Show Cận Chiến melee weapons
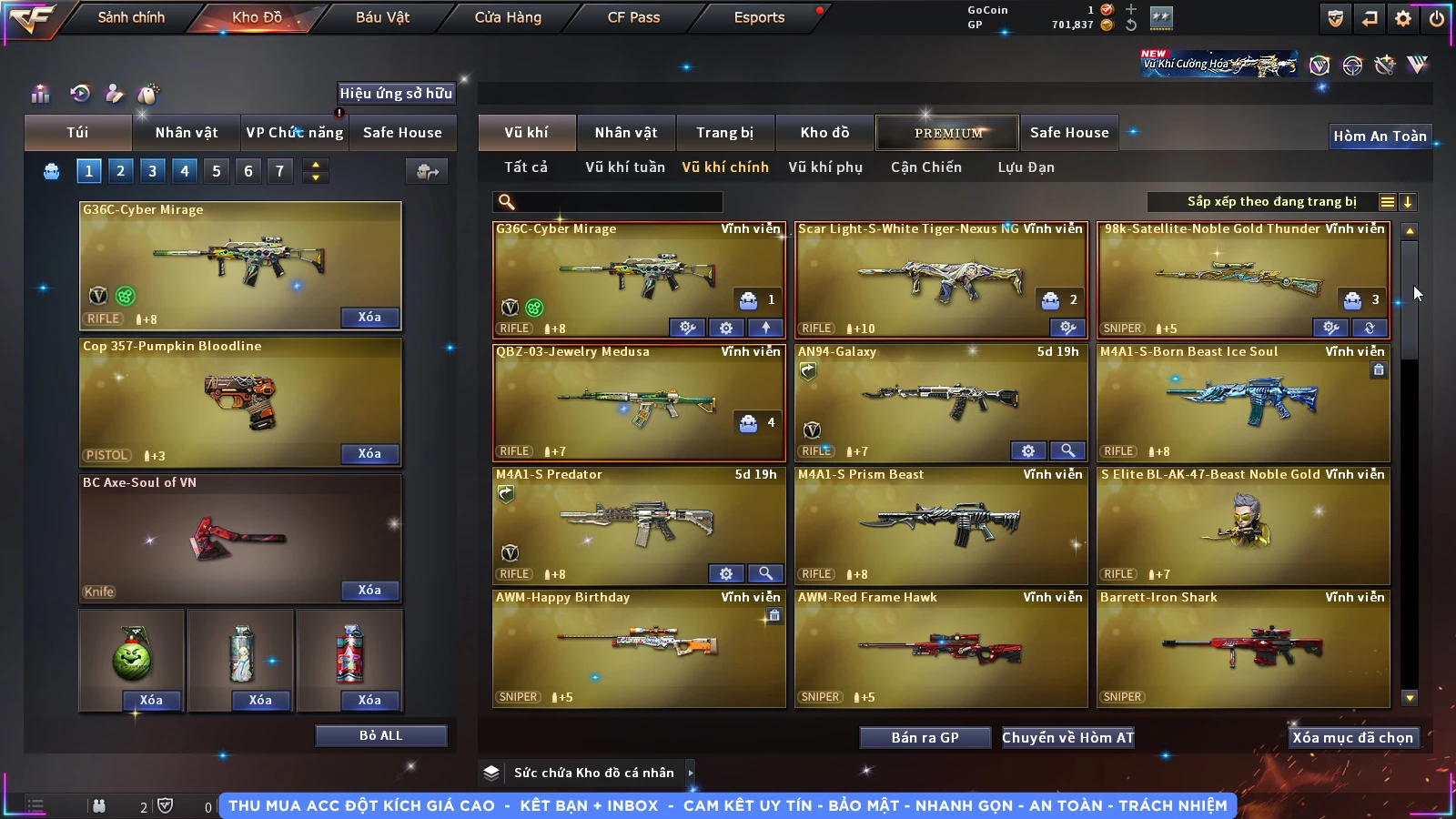The image size is (1456, 819). [x=925, y=167]
